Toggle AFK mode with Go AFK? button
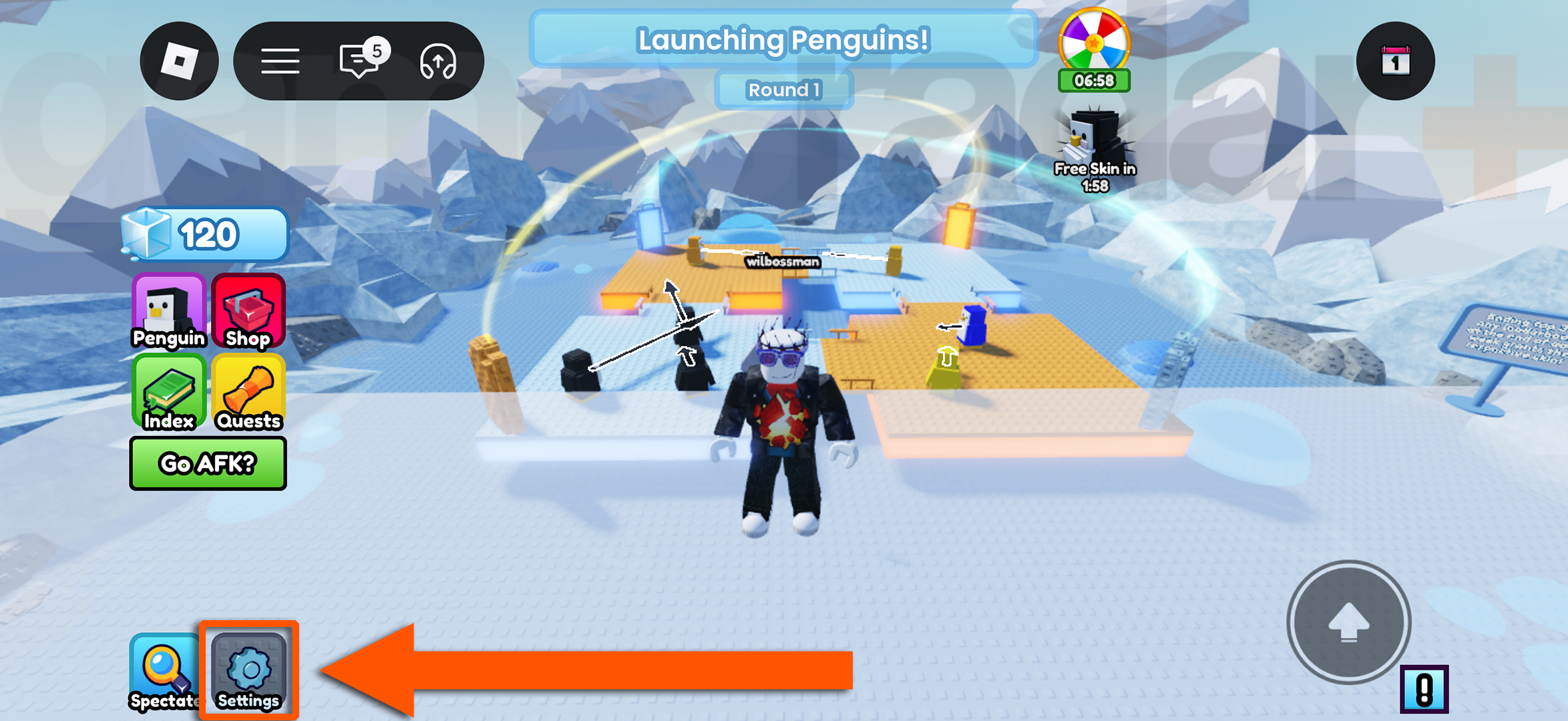The image size is (1568, 721). 208,463
